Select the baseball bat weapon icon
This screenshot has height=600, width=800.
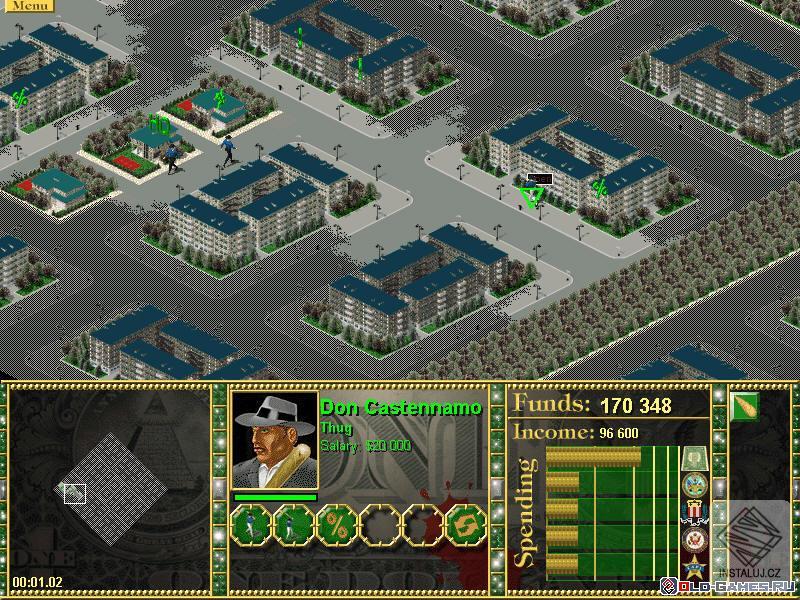(745, 406)
